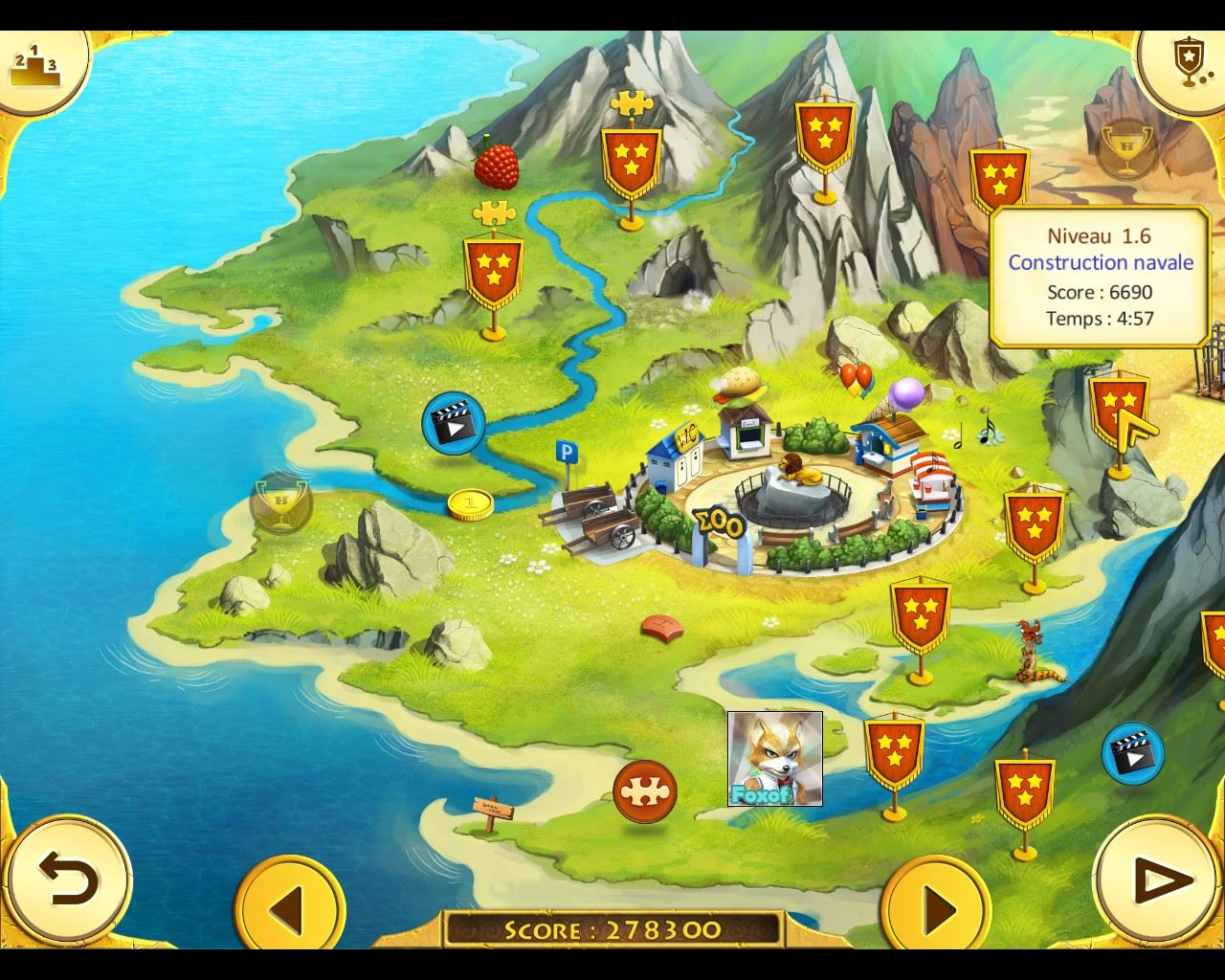Select the level flag left of the Foxof avatar's right side
The width and height of the screenshot is (1225, 980).
click(x=894, y=751)
